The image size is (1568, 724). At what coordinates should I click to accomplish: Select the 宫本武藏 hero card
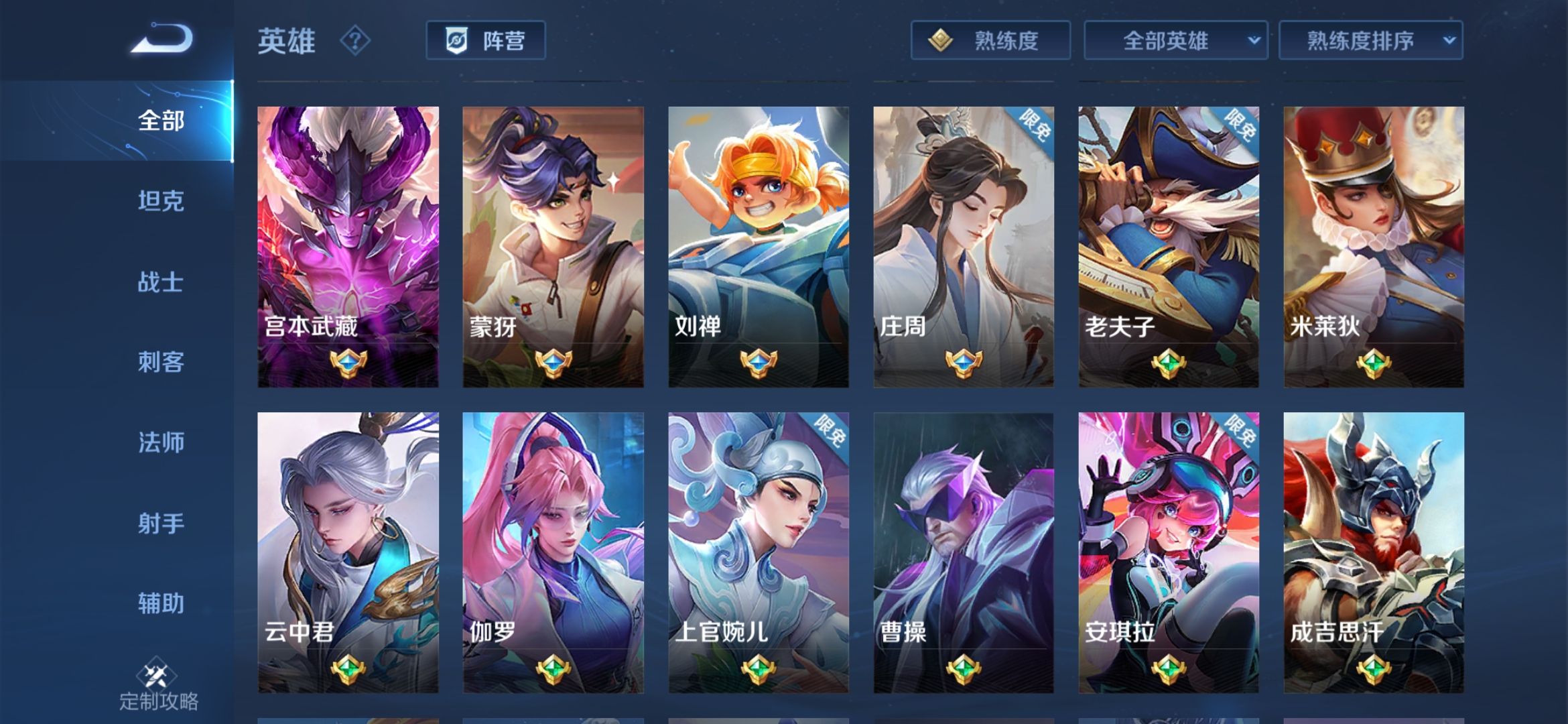click(x=348, y=247)
